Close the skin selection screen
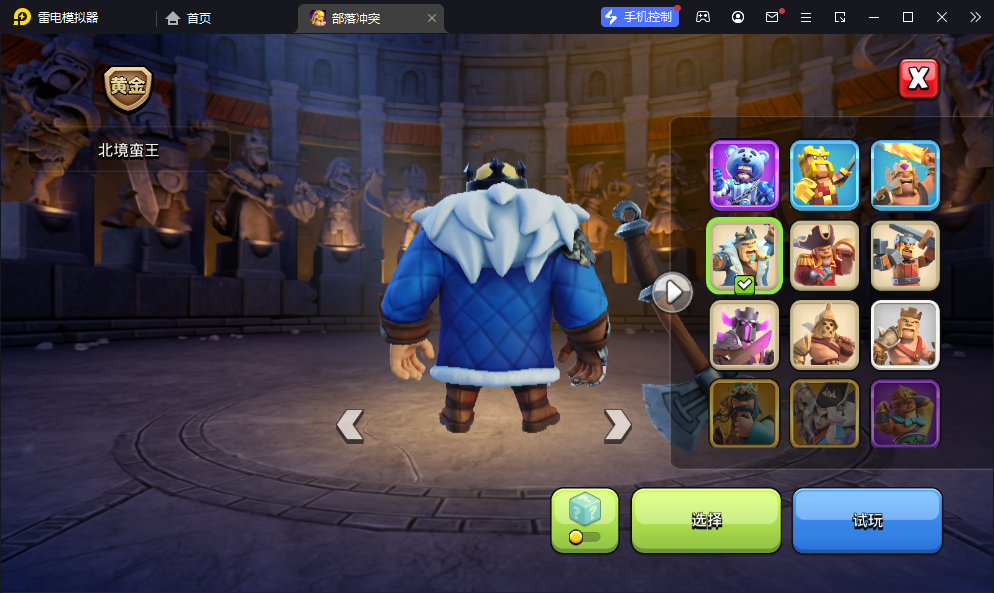The image size is (994, 593). [x=918, y=79]
